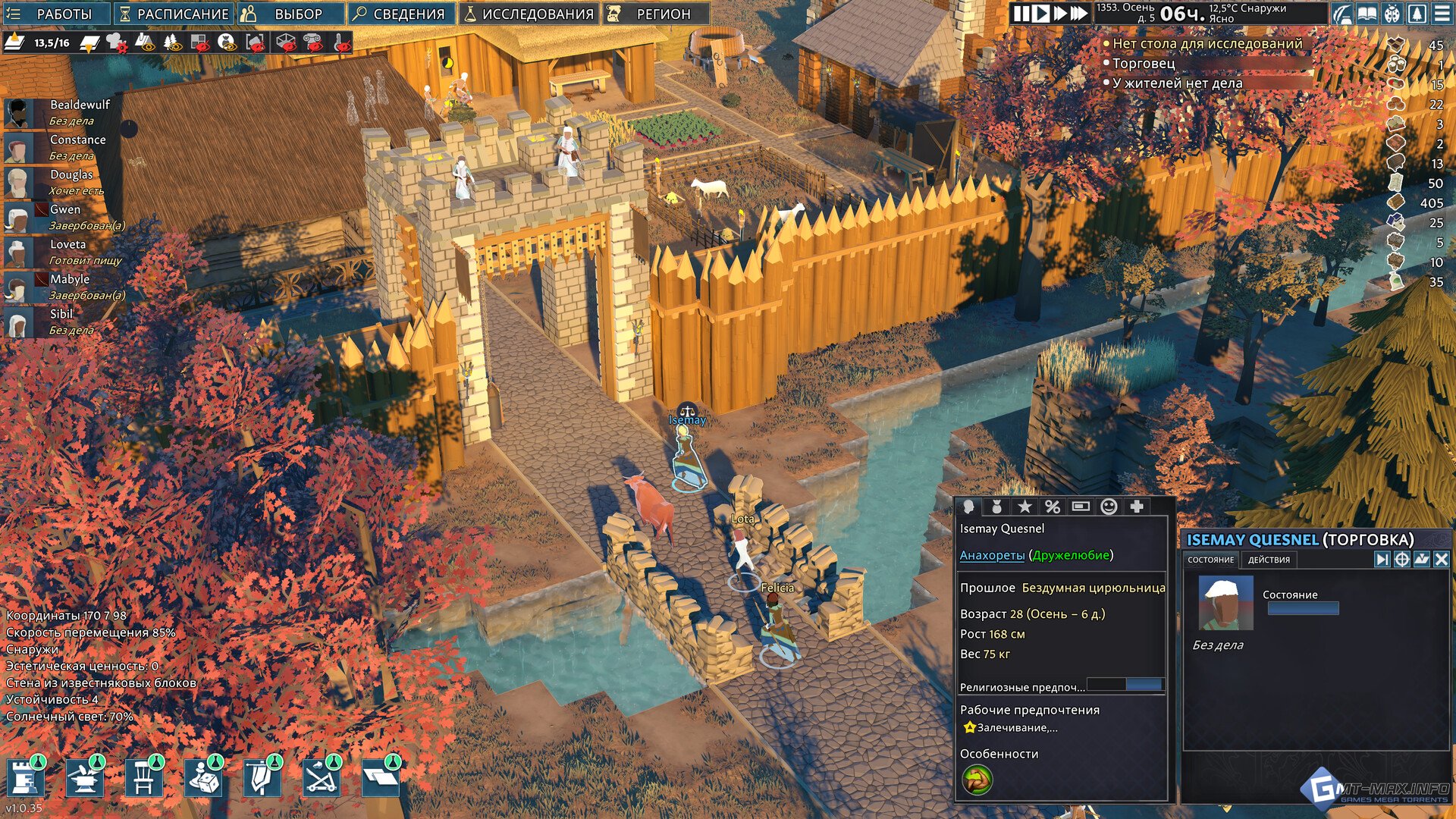This screenshot has height=819, width=1456.
Task: Center camera with the crosshair button
Action: click(x=1401, y=560)
